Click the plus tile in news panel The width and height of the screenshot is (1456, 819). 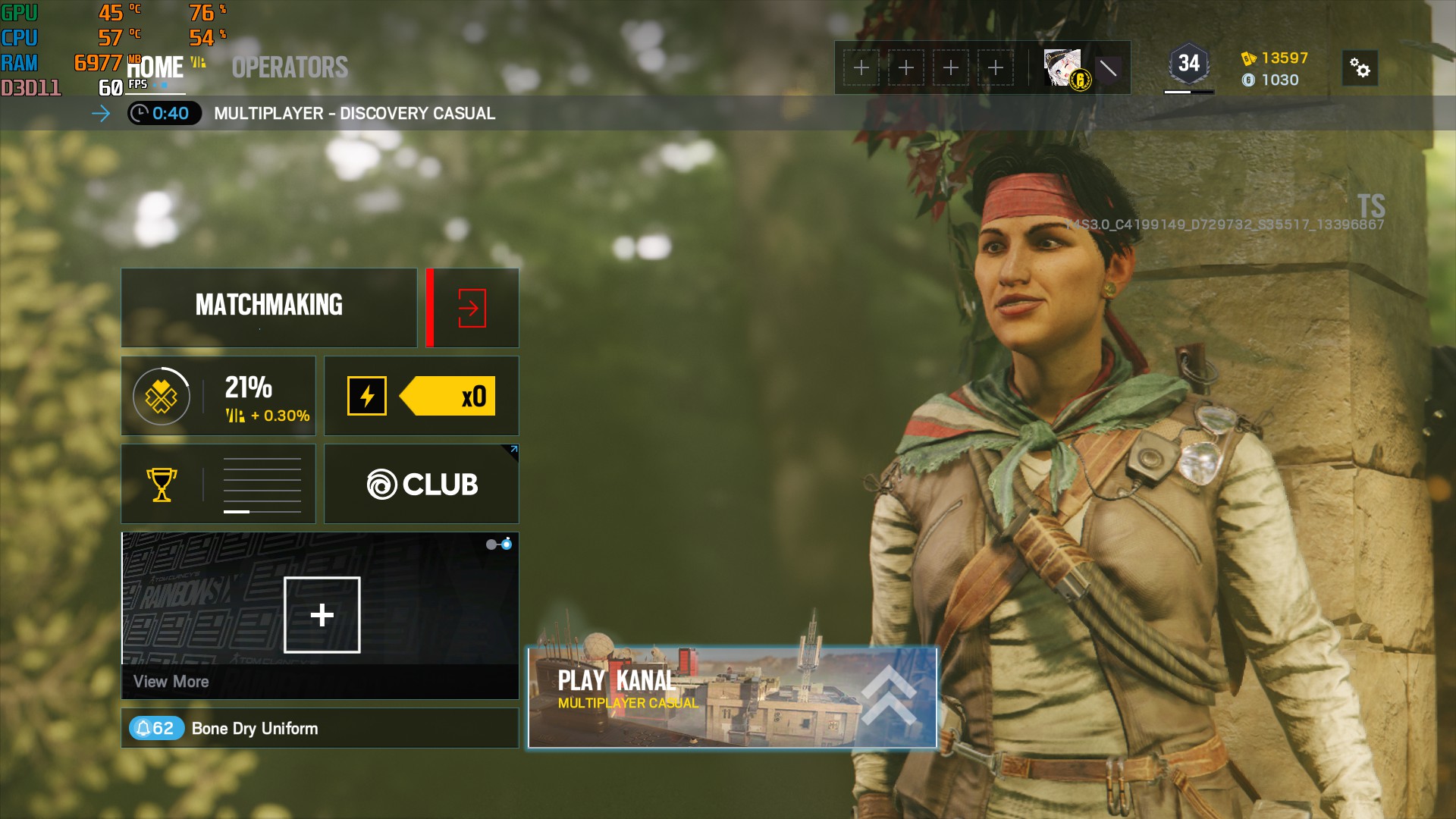[322, 615]
